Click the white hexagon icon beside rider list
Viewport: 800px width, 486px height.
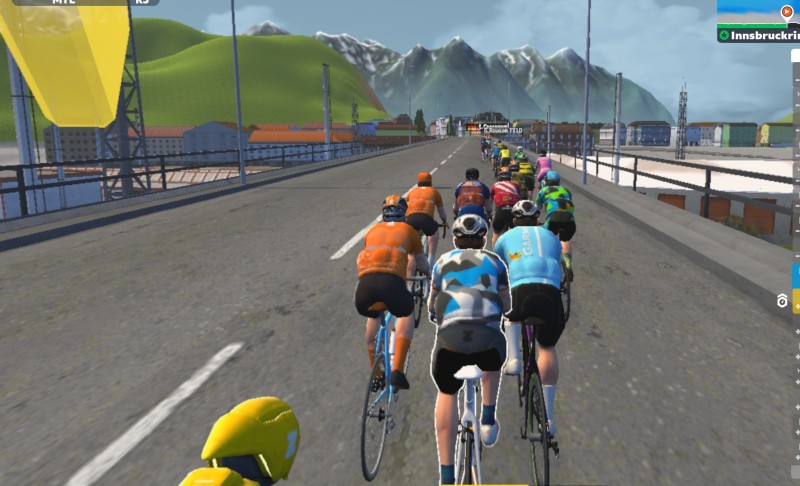pos(782,300)
